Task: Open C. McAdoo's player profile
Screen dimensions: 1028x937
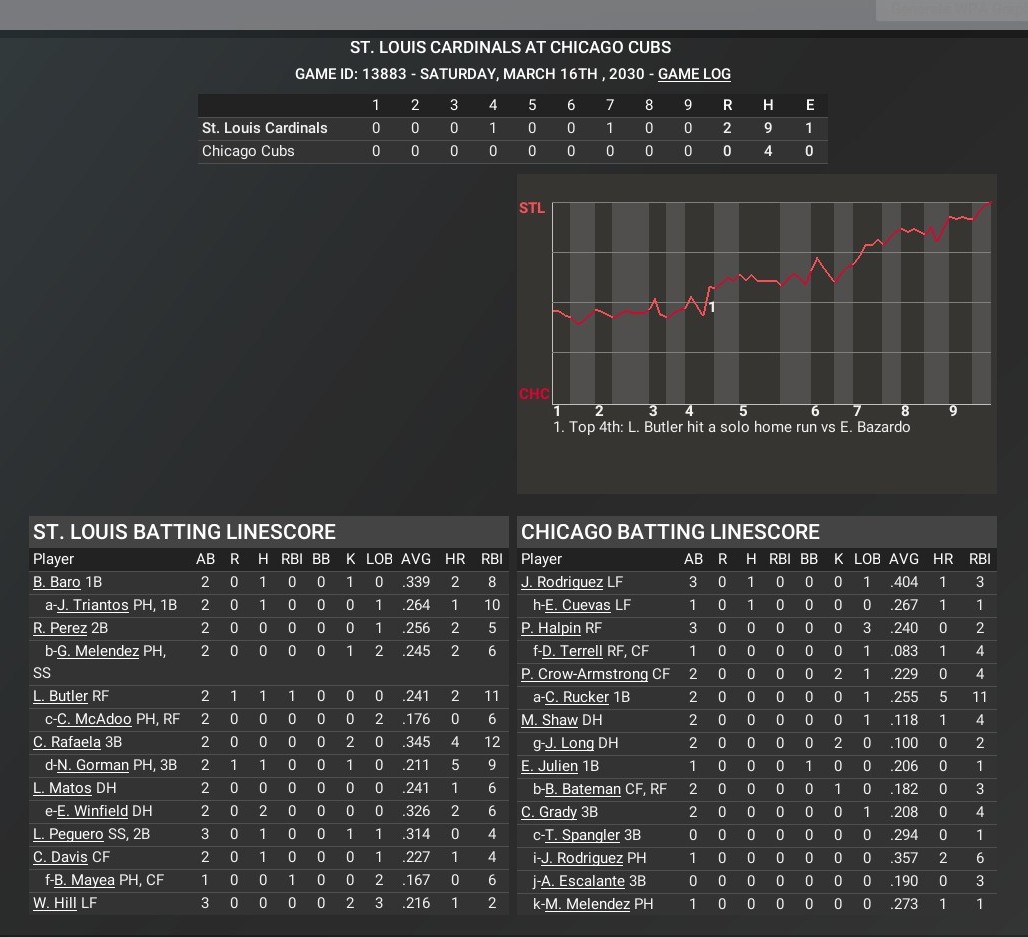Action: (94, 719)
